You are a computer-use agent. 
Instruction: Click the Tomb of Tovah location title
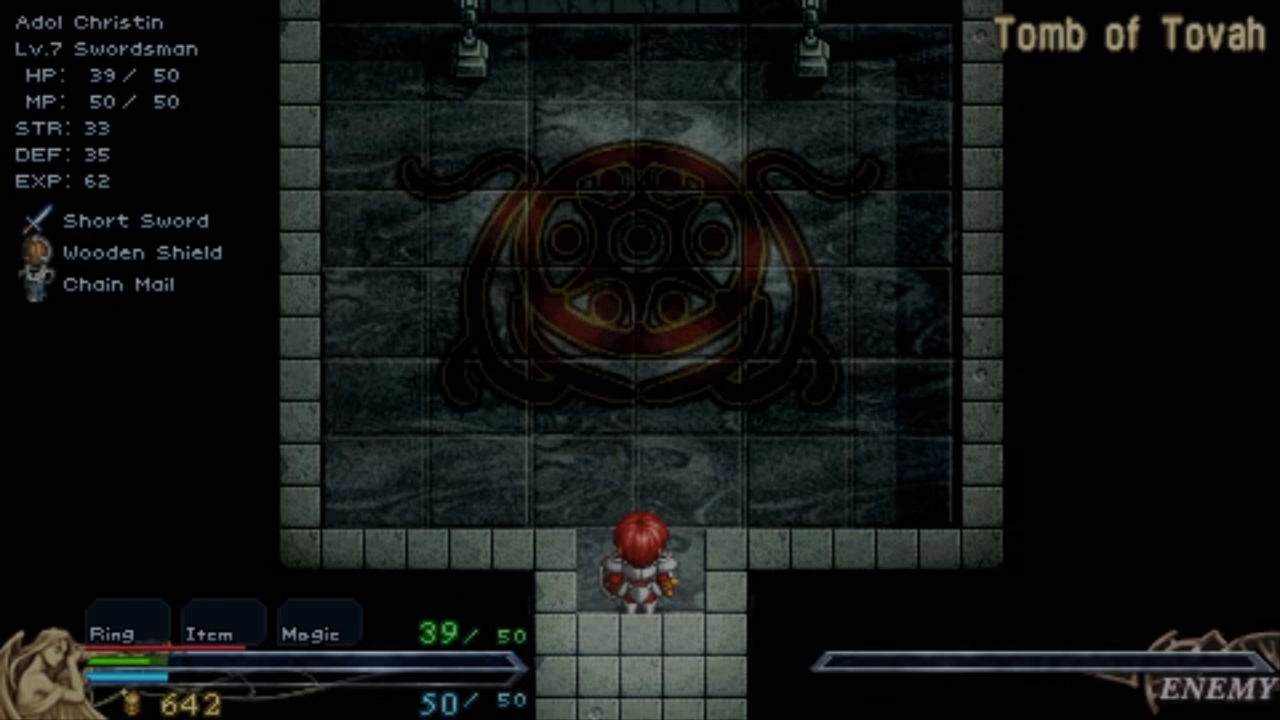[x=1129, y=34]
